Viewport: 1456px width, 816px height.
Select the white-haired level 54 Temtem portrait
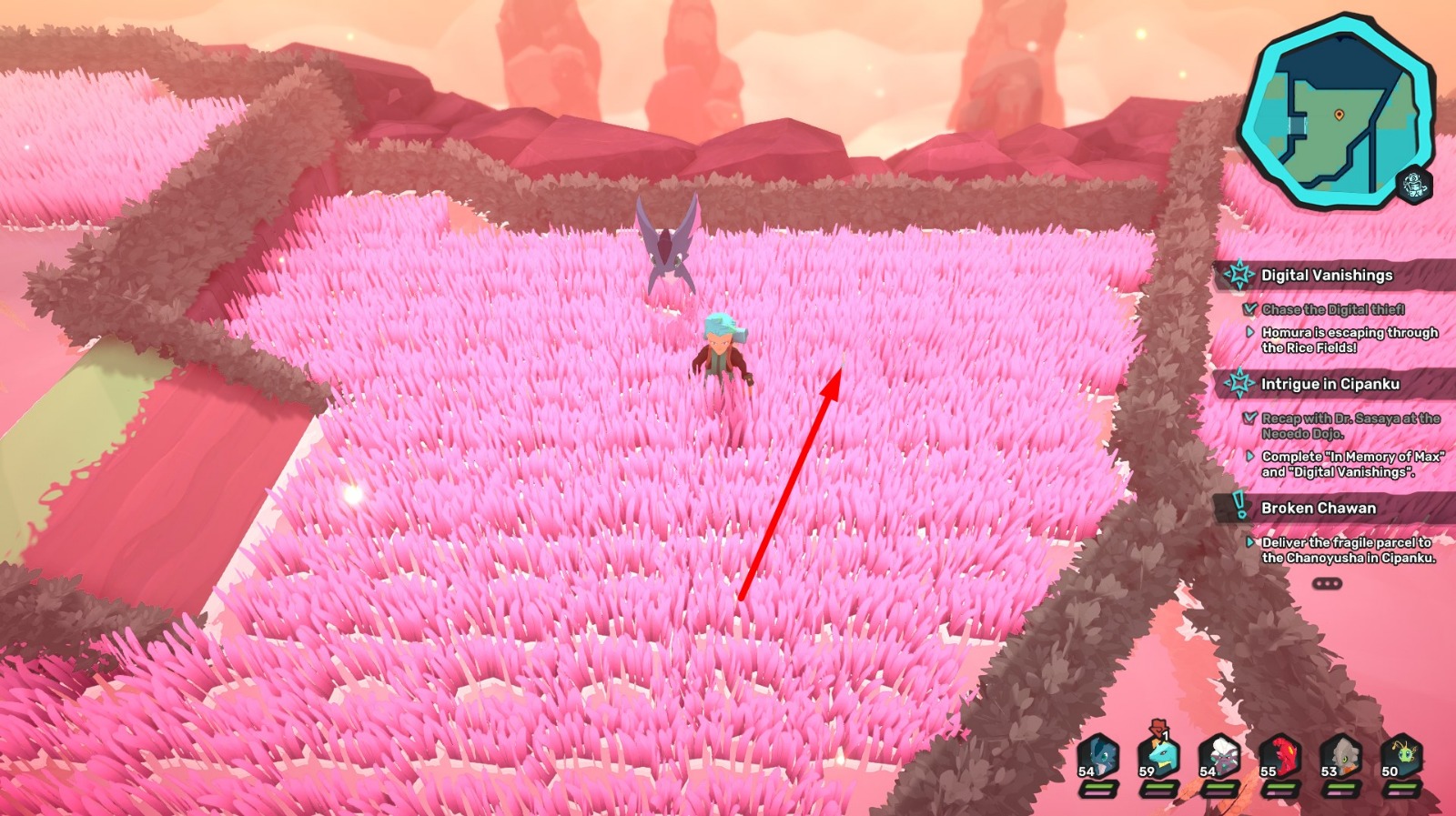[1223, 755]
